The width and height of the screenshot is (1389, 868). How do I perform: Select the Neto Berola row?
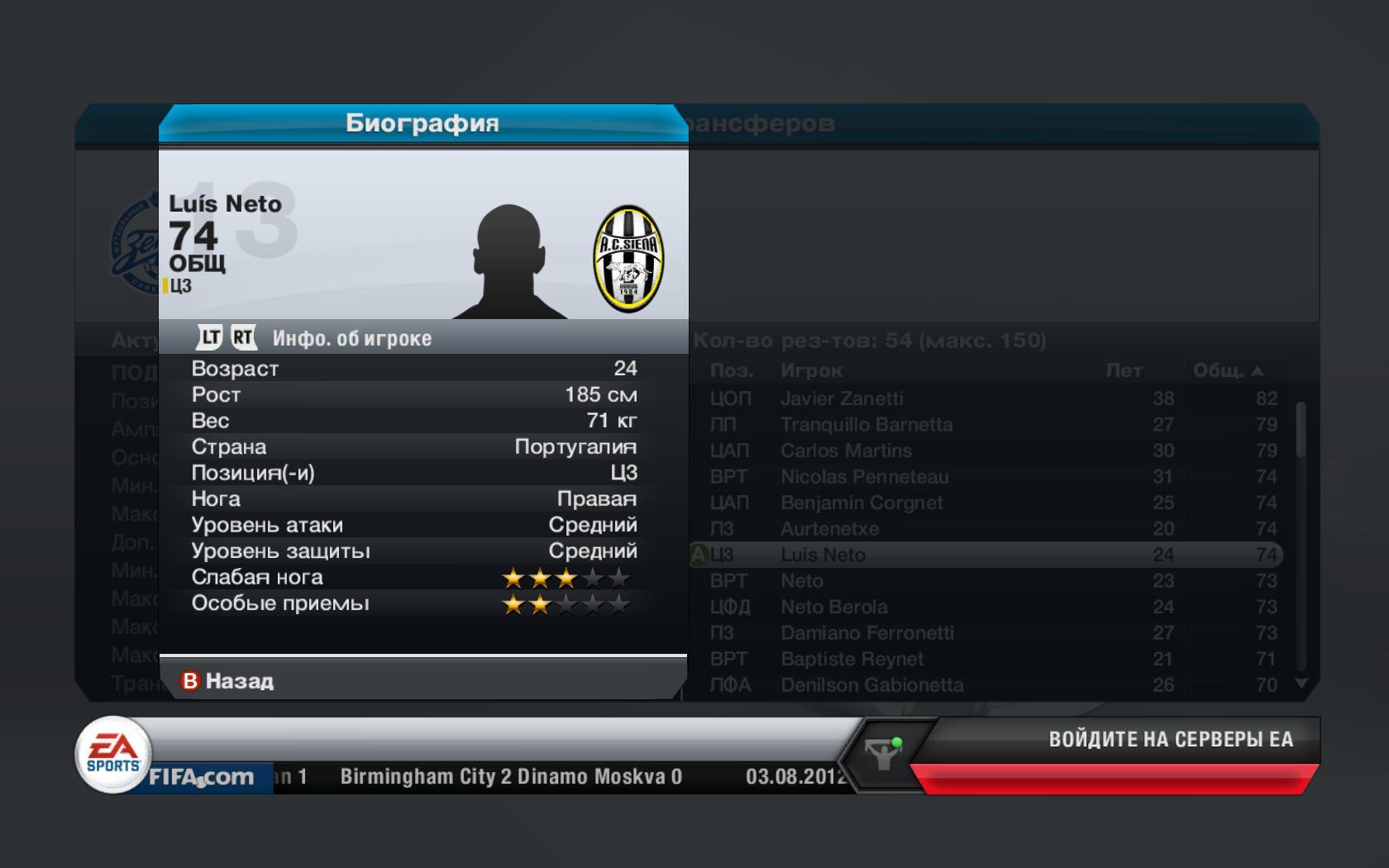tap(833, 607)
